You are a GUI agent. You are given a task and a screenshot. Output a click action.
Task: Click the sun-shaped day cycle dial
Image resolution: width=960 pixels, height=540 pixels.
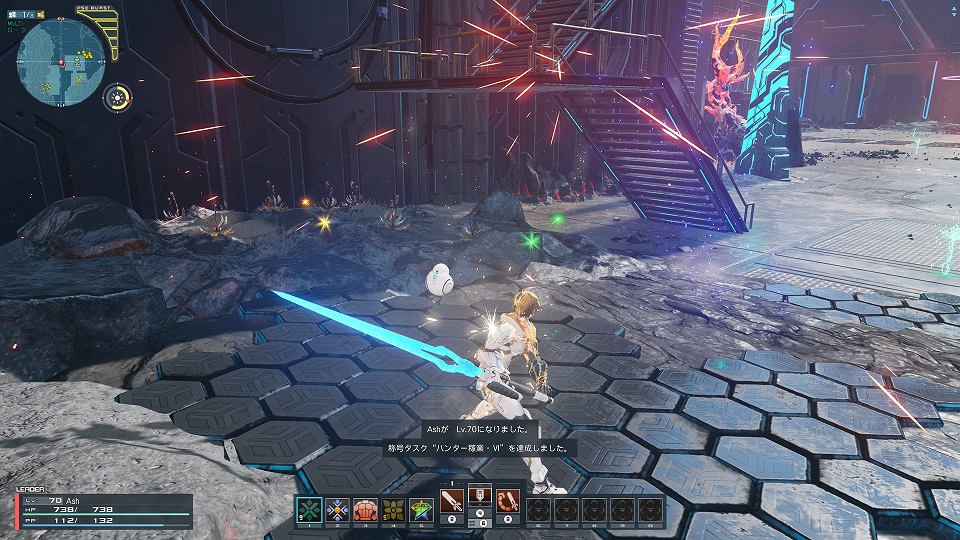click(120, 97)
